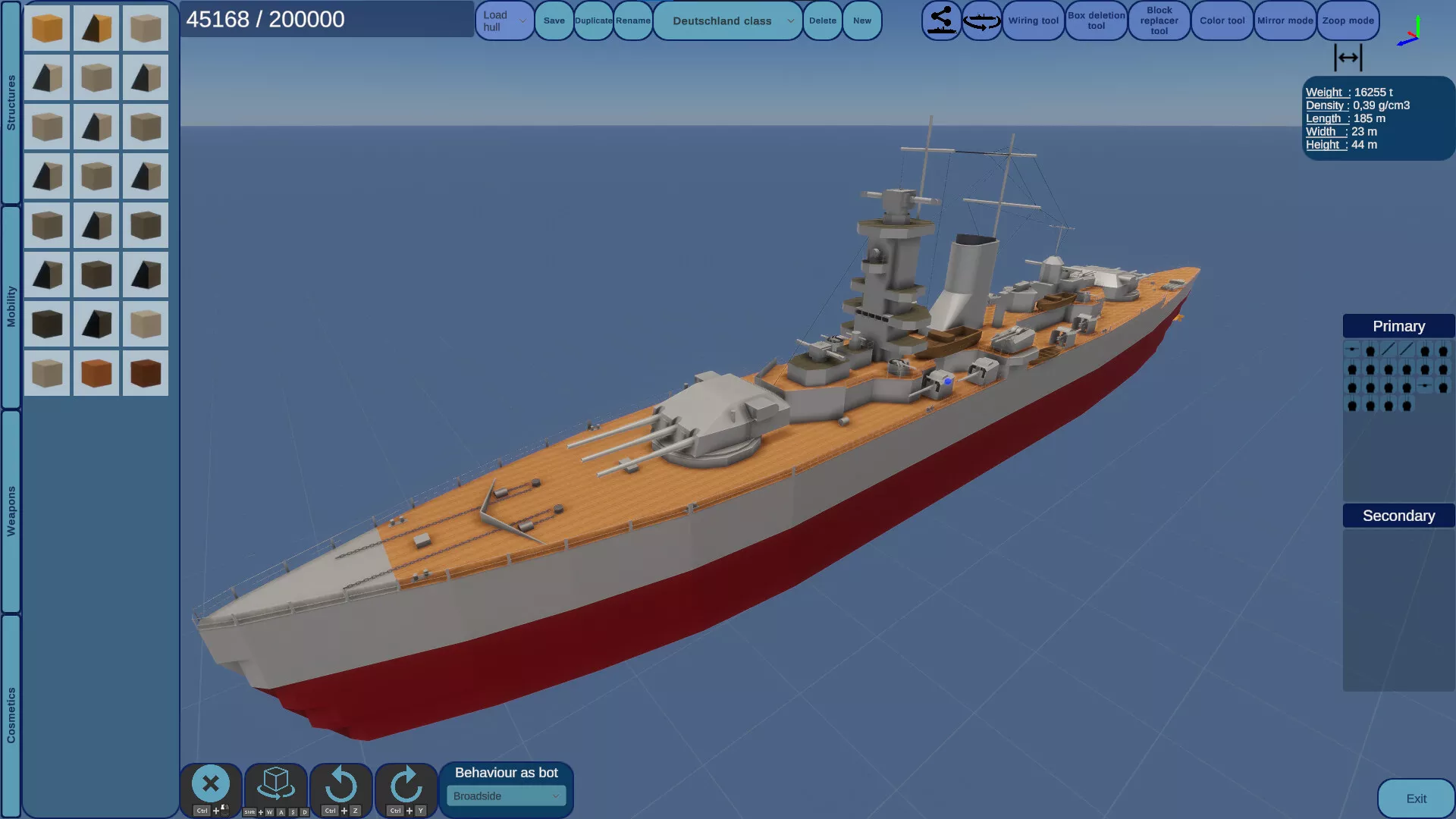Open the Color tool
This screenshot has width=1456, height=819.
click(1222, 21)
